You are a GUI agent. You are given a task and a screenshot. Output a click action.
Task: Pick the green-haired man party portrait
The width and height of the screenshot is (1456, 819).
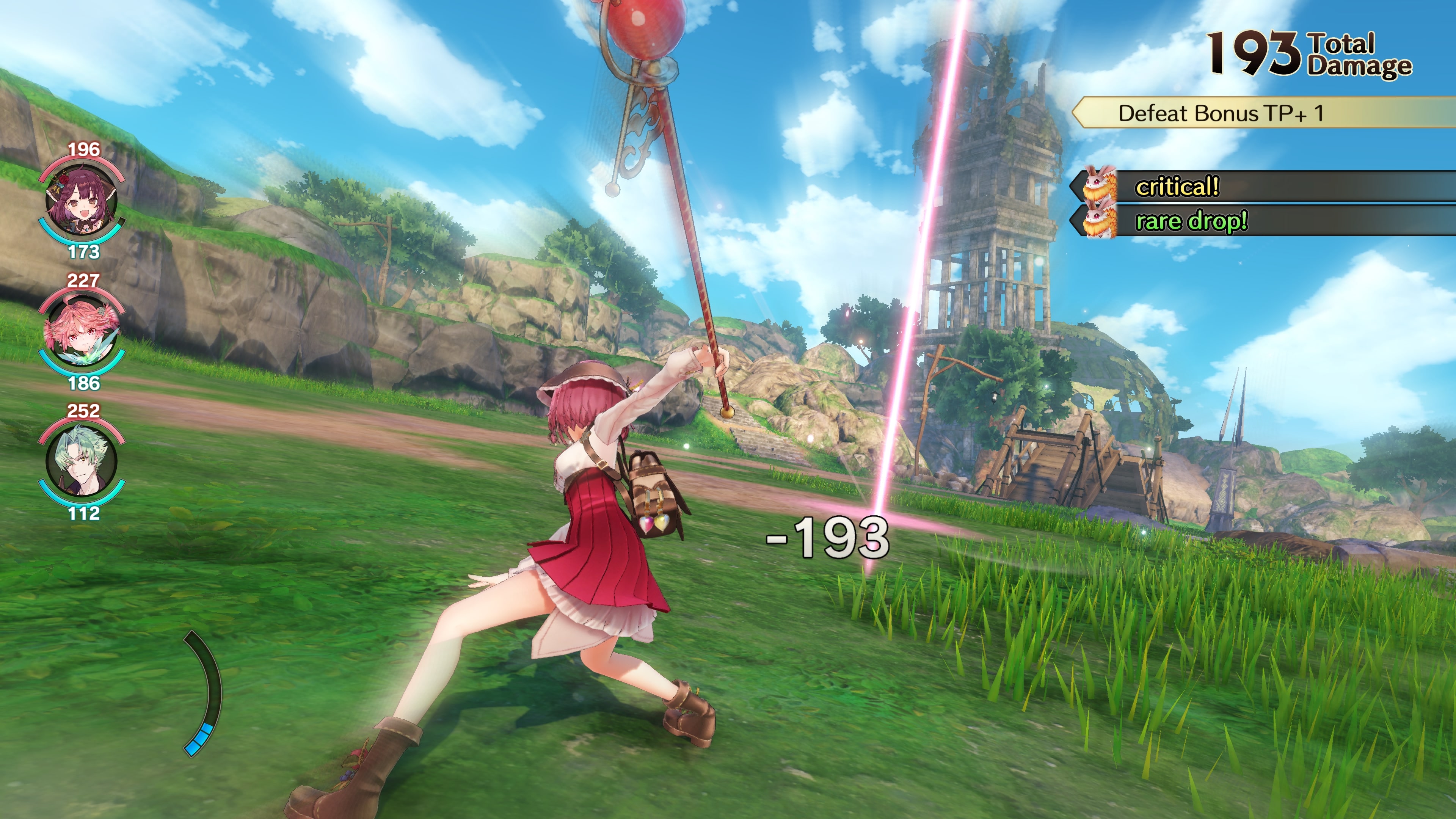point(82,461)
